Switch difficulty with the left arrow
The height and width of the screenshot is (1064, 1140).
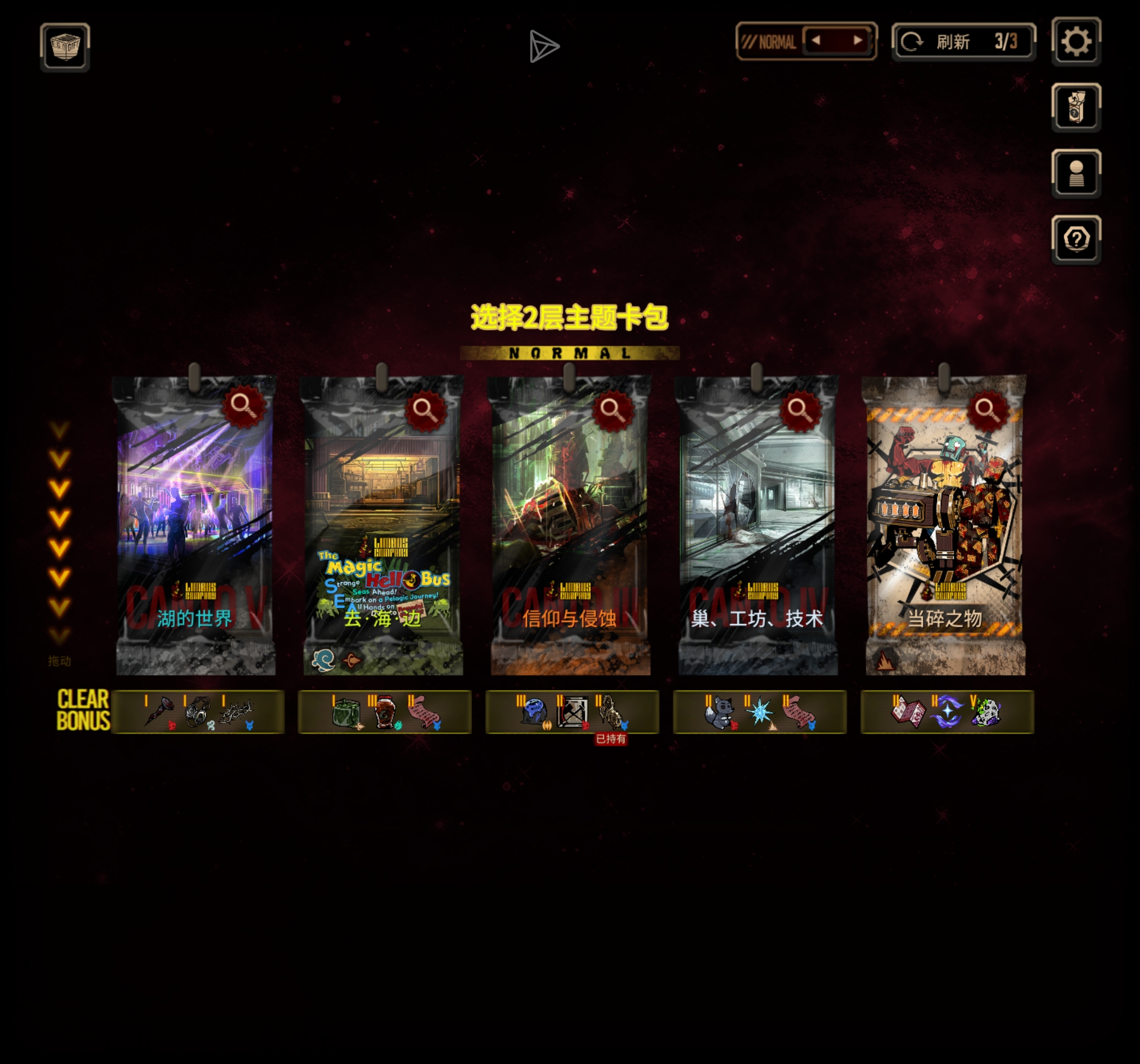point(816,41)
